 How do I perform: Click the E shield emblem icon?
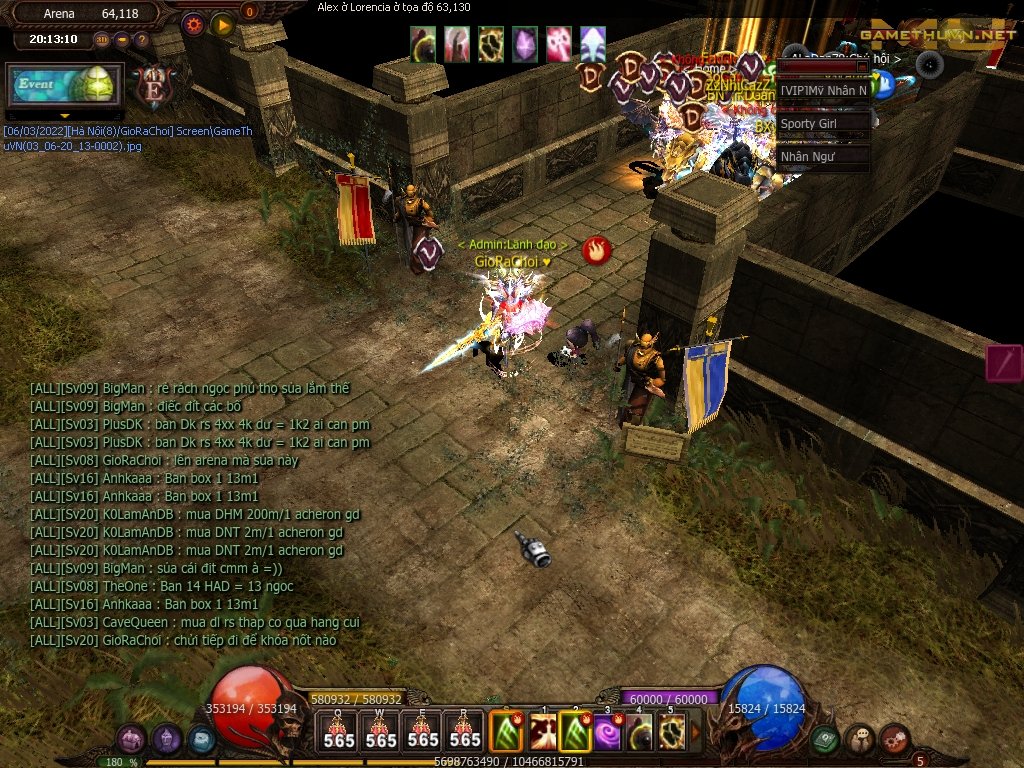154,86
